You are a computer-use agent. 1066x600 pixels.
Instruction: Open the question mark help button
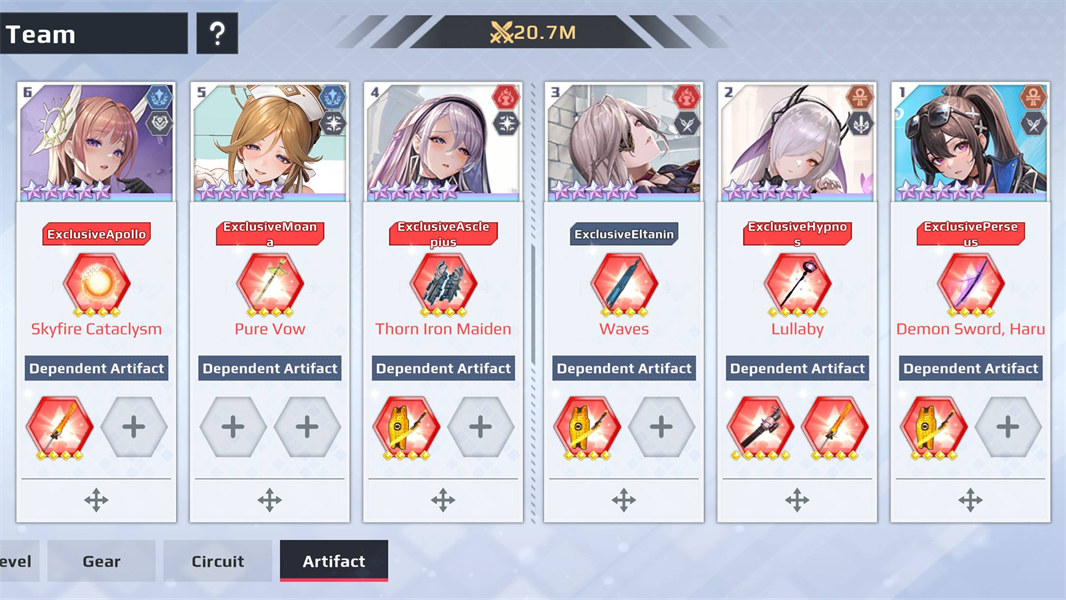[x=217, y=34]
